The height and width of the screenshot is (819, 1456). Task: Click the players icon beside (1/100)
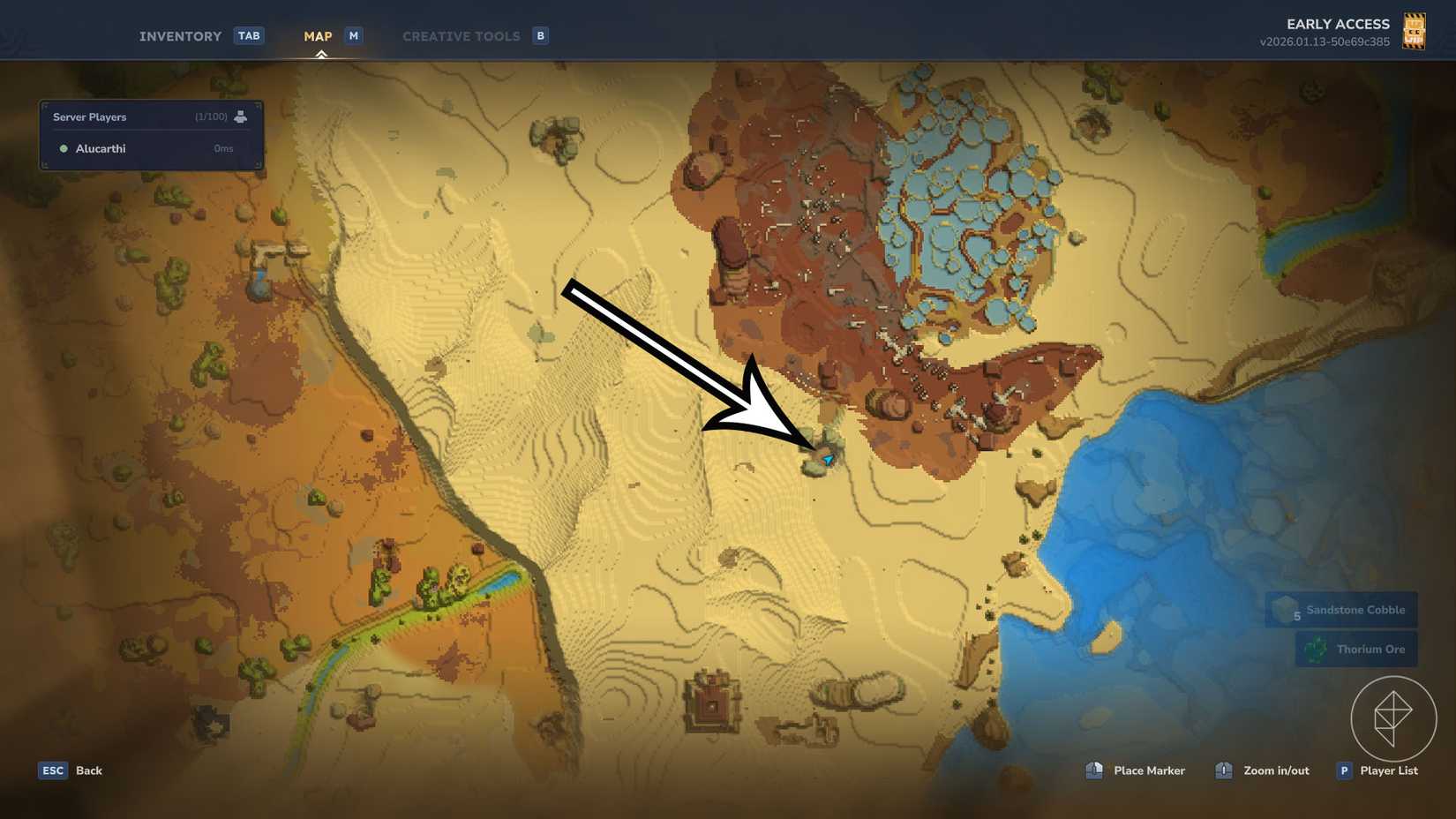[x=242, y=116]
